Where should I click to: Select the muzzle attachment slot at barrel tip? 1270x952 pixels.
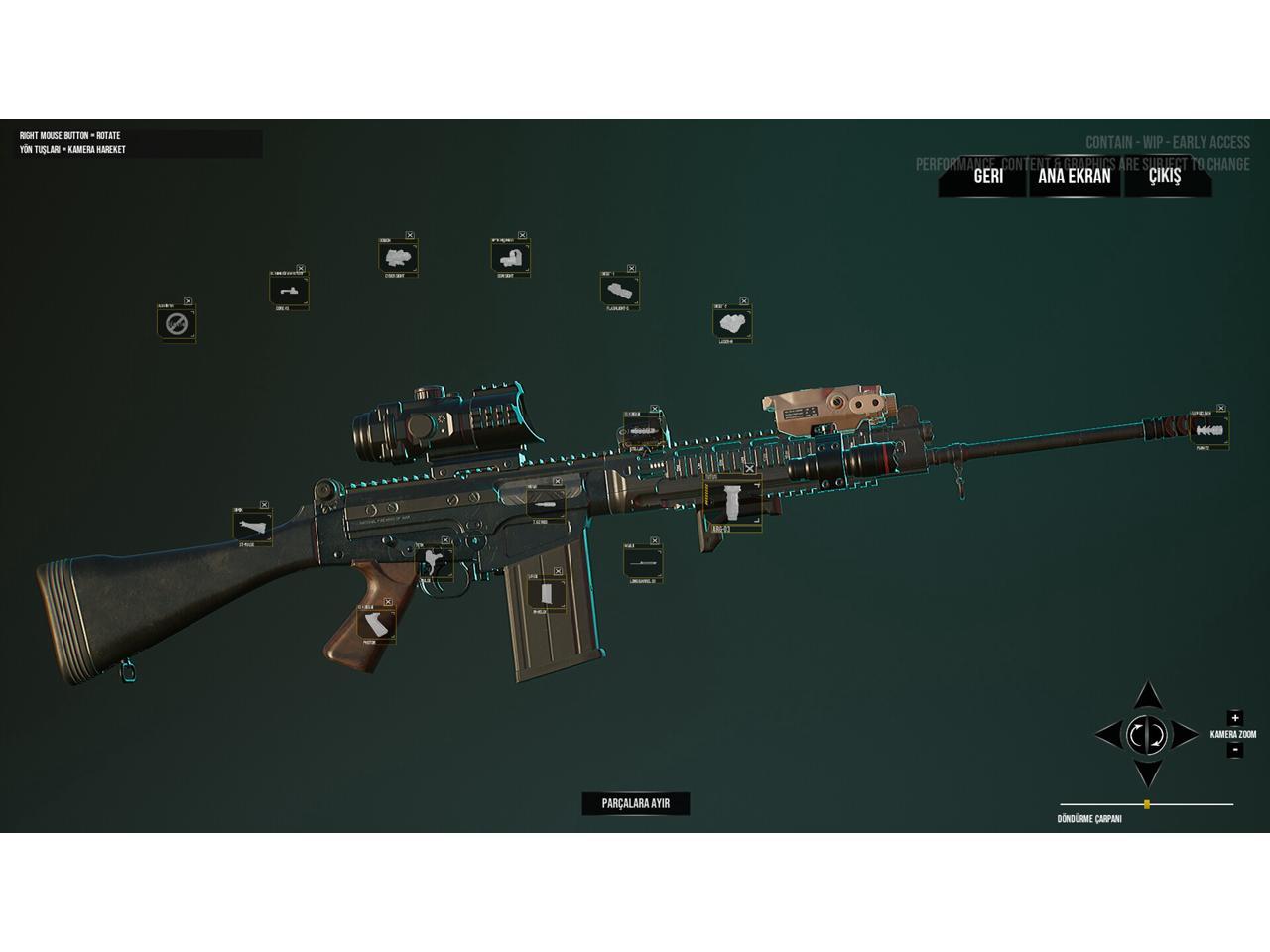[1208, 431]
